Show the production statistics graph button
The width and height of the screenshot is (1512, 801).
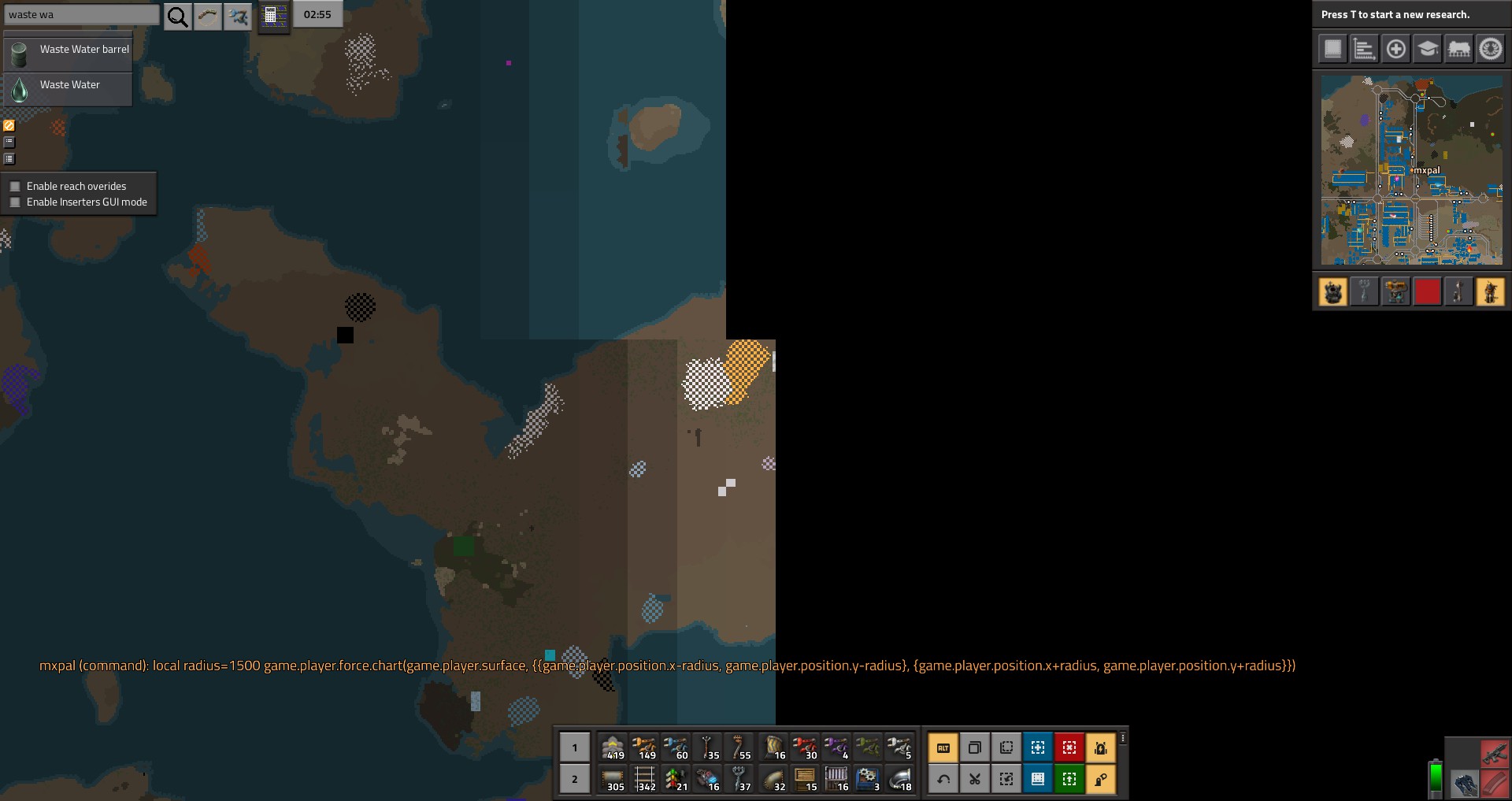1364,49
